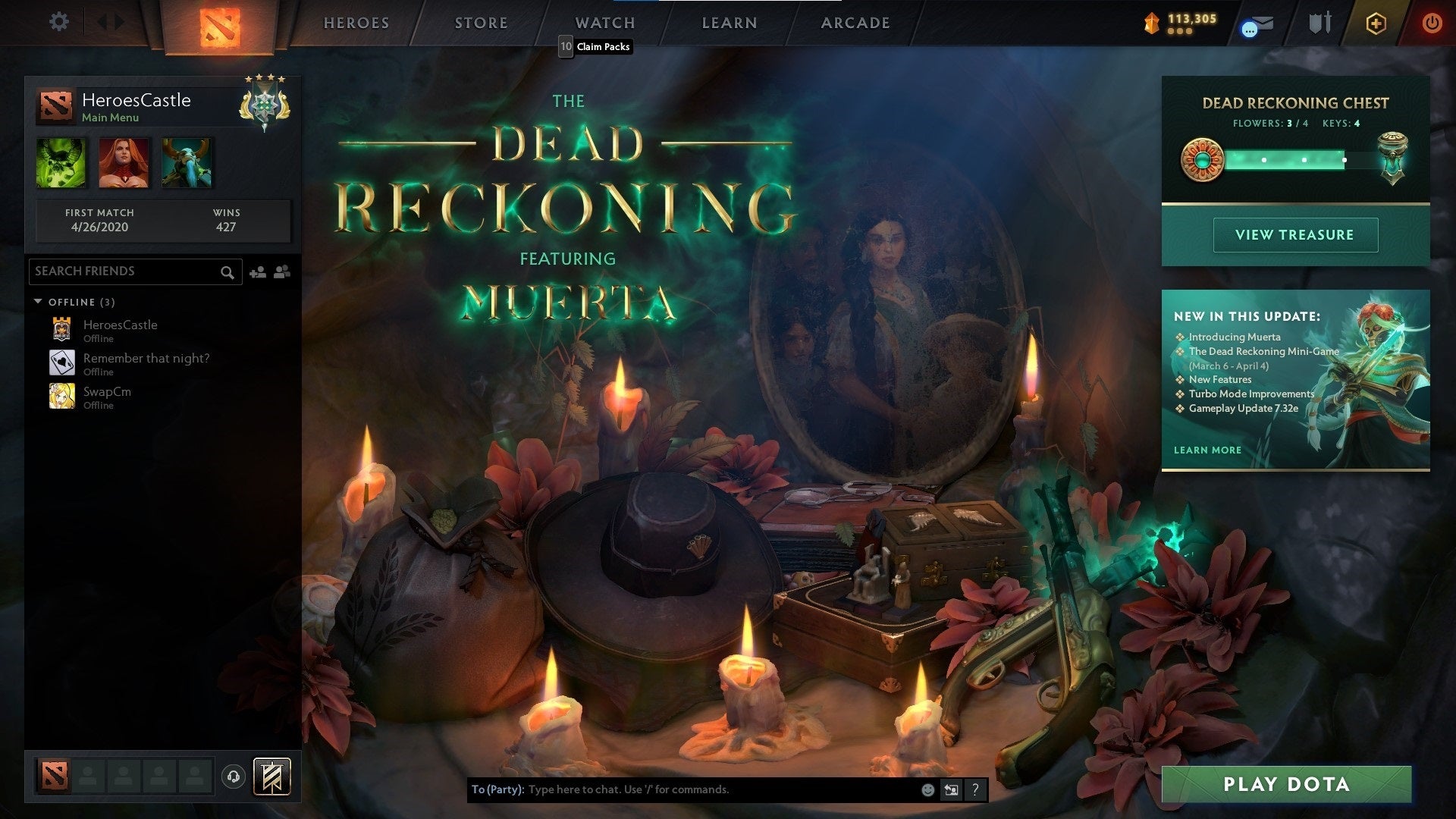Viewport: 1456px width, 819px height.
Task: Type a message in the party chat field
Action: click(682, 789)
